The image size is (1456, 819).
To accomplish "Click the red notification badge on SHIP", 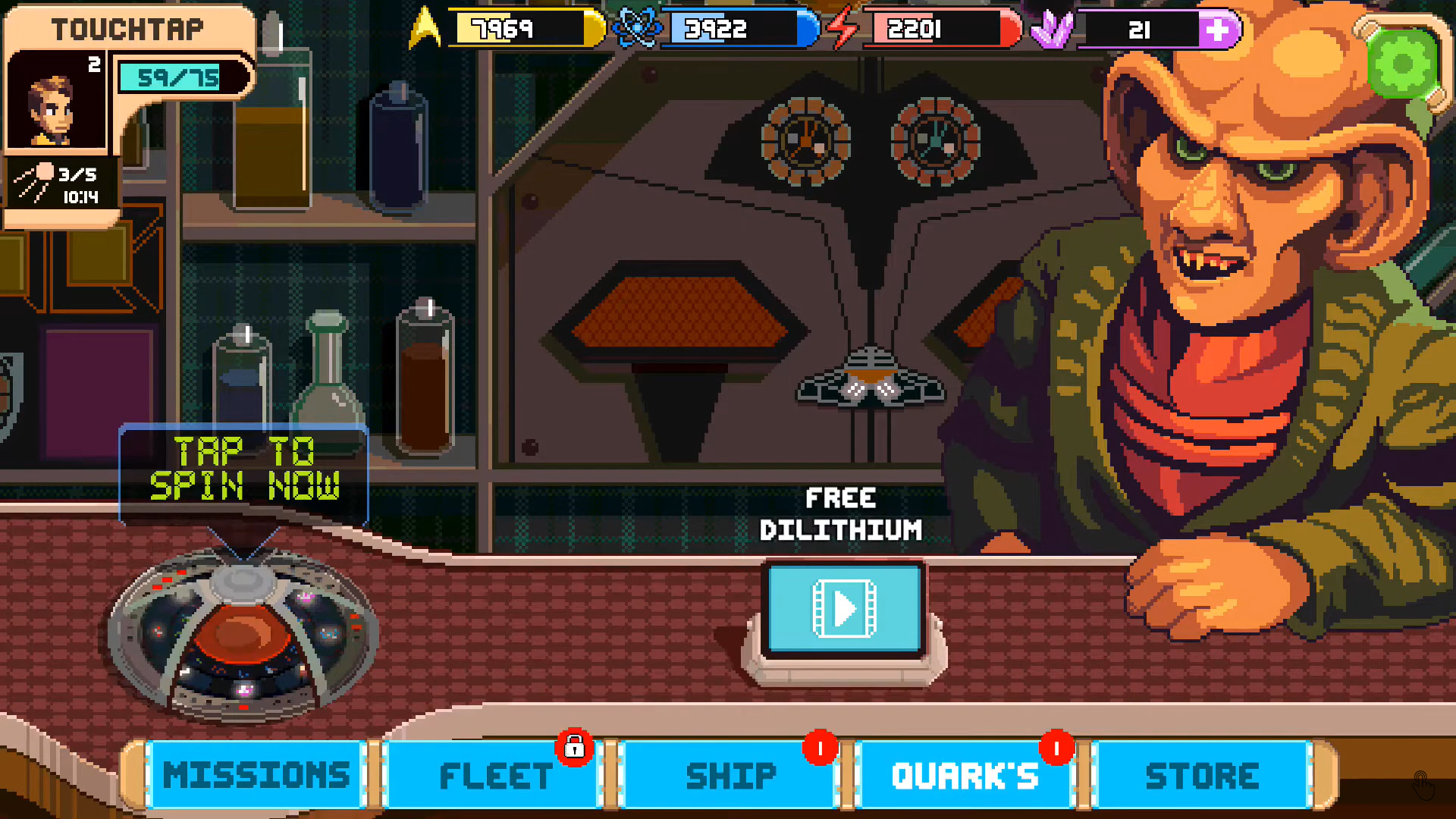I will pos(821,747).
